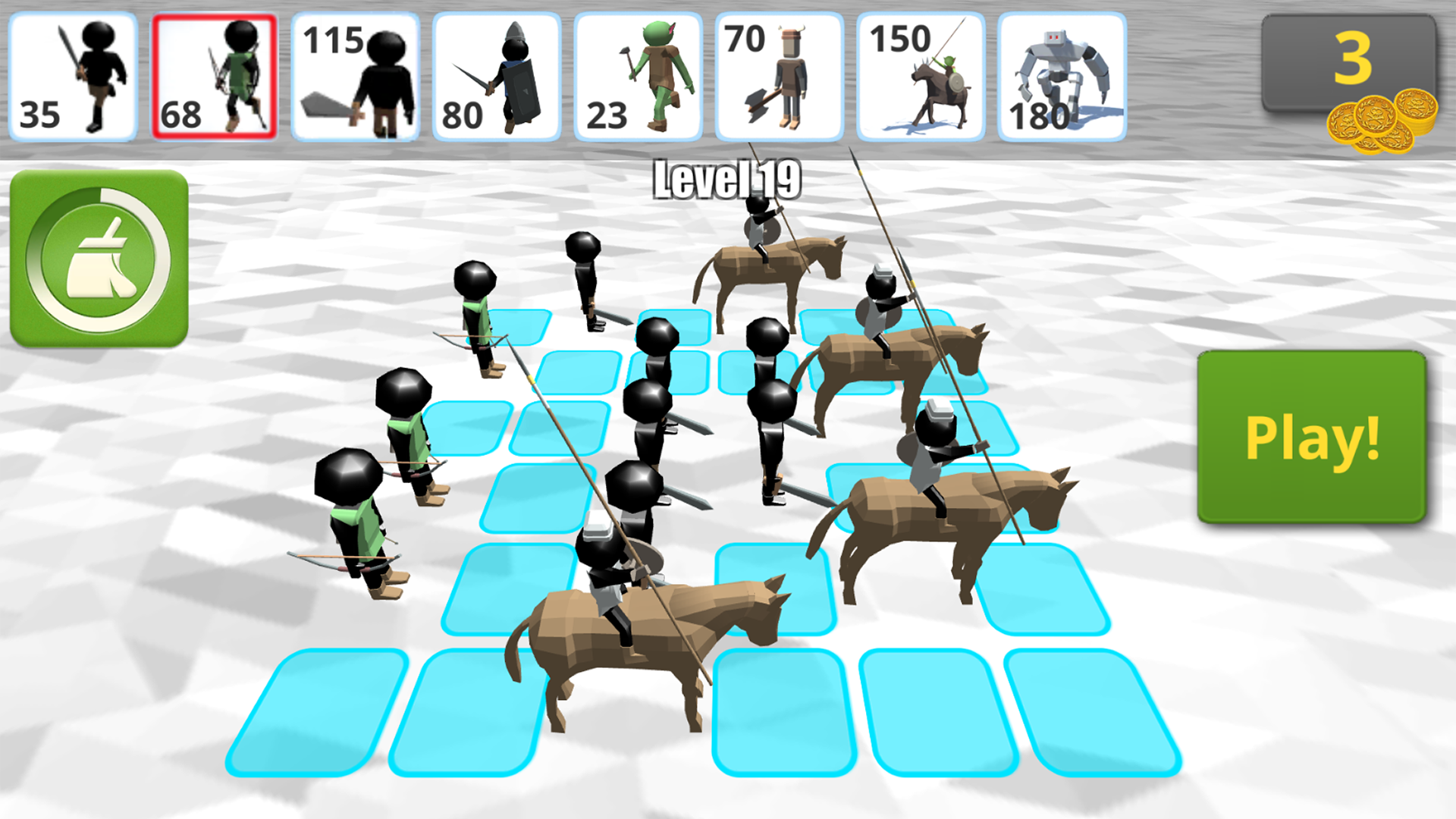Viewport: 1456px width, 819px height.
Task: Tap a black swordsman in the middle formation
Action: [660, 394]
